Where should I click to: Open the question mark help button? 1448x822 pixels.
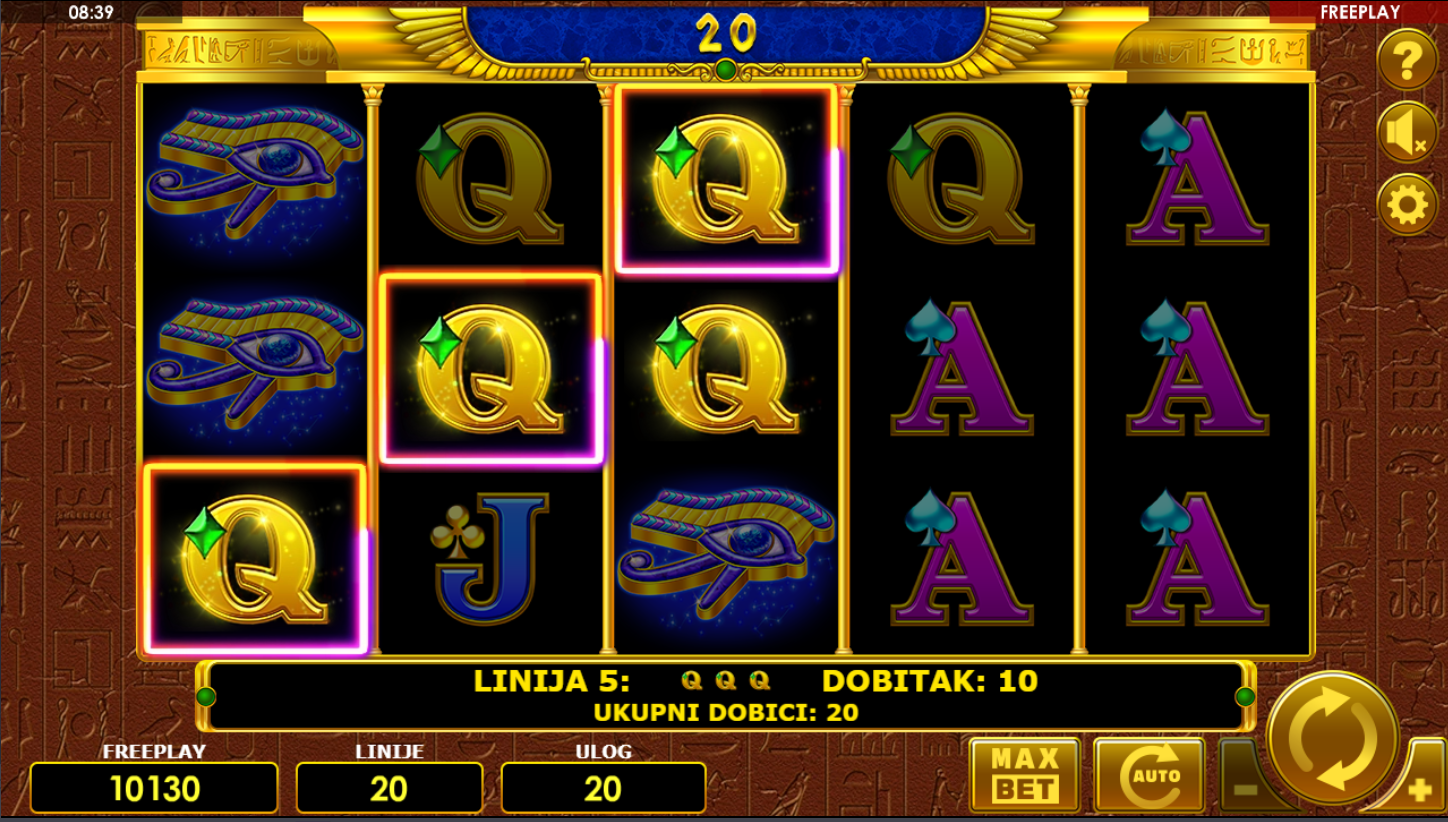tap(1406, 61)
